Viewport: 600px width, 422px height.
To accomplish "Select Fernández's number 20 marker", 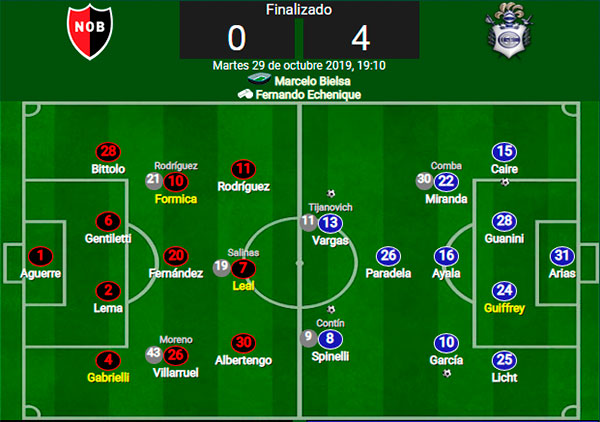I will (x=176, y=256).
